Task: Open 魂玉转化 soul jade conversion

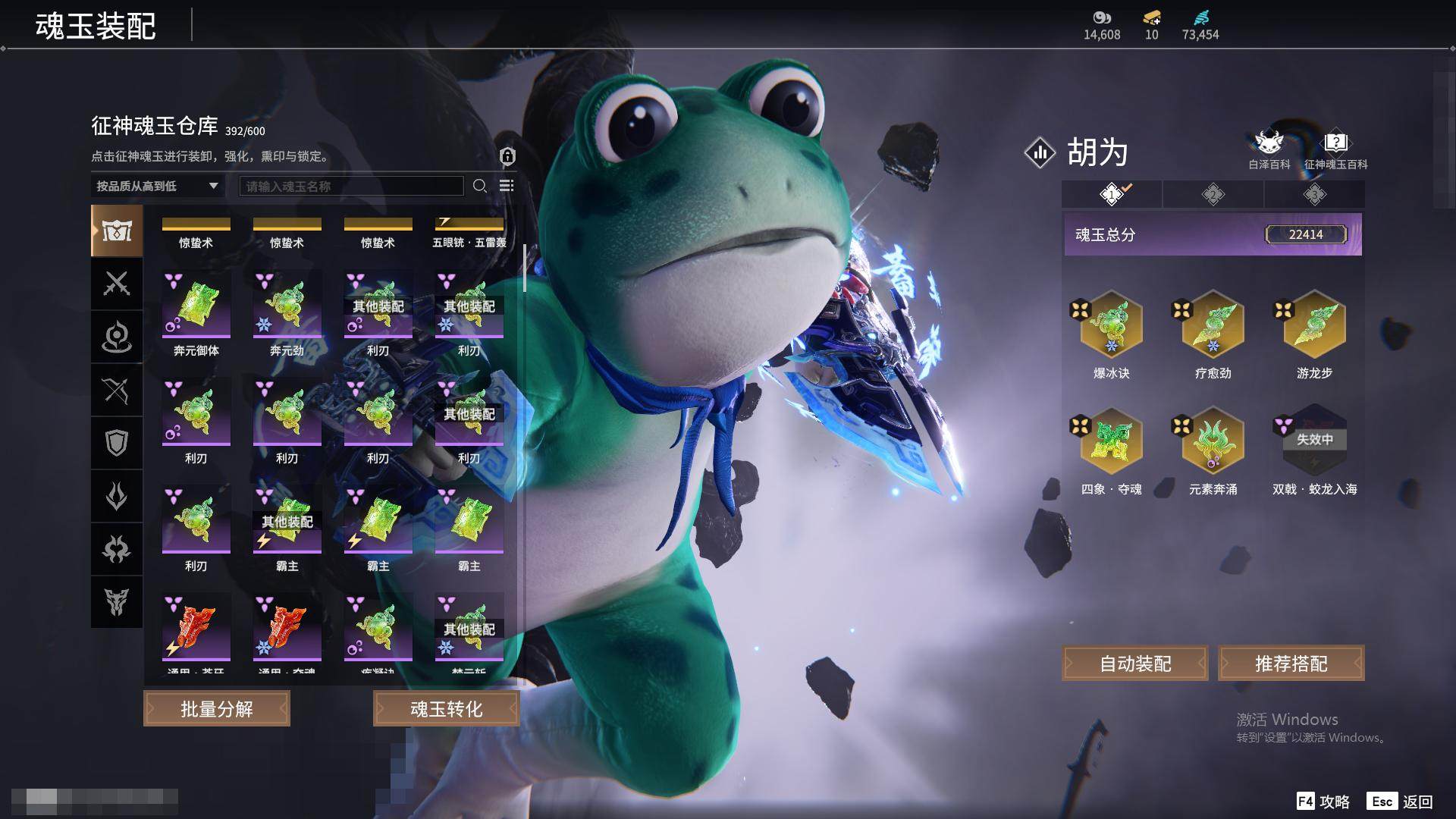Action: pyautogui.click(x=446, y=708)
